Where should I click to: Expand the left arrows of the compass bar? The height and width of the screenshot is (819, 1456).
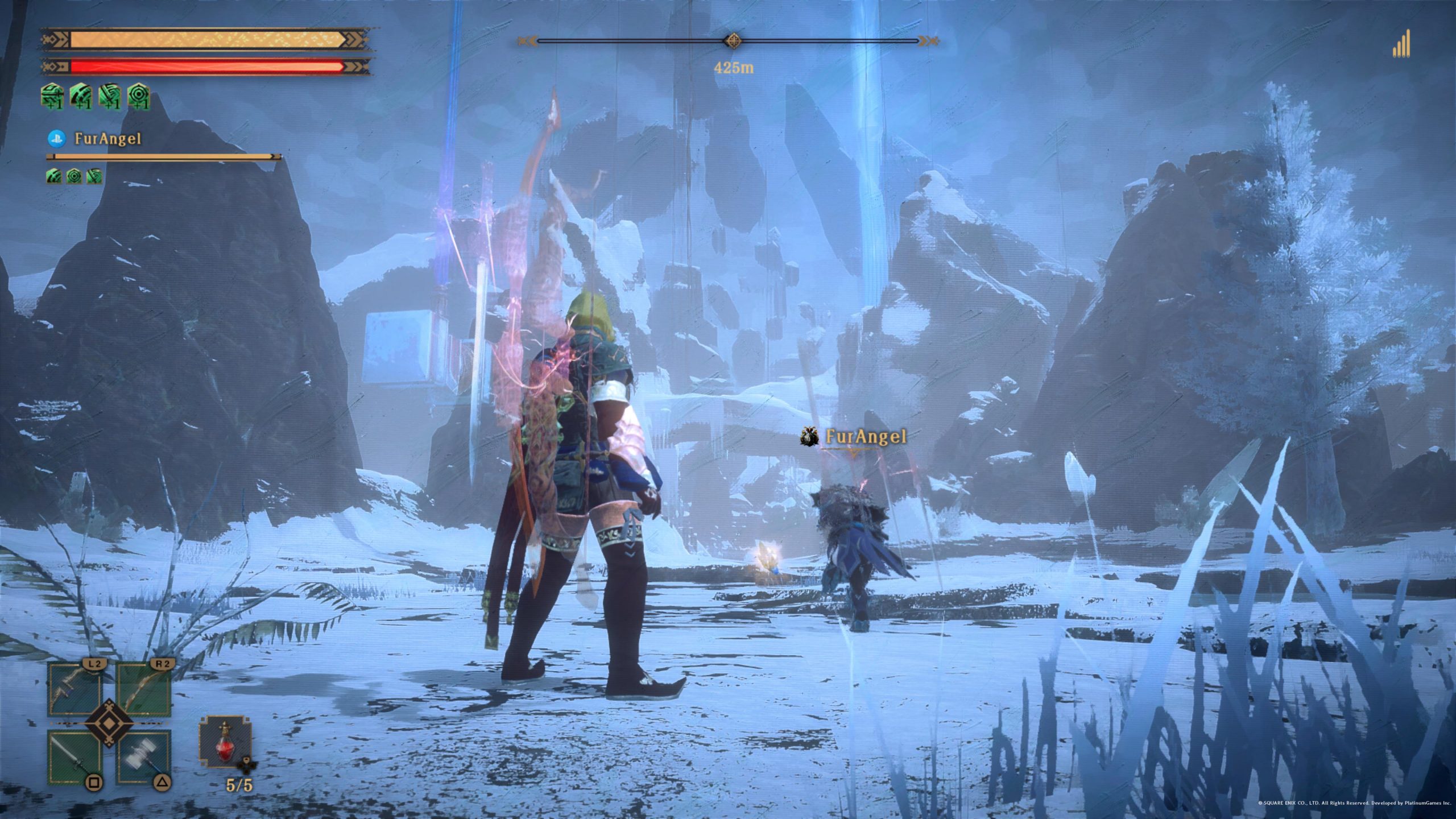click(x=527, y=40)
